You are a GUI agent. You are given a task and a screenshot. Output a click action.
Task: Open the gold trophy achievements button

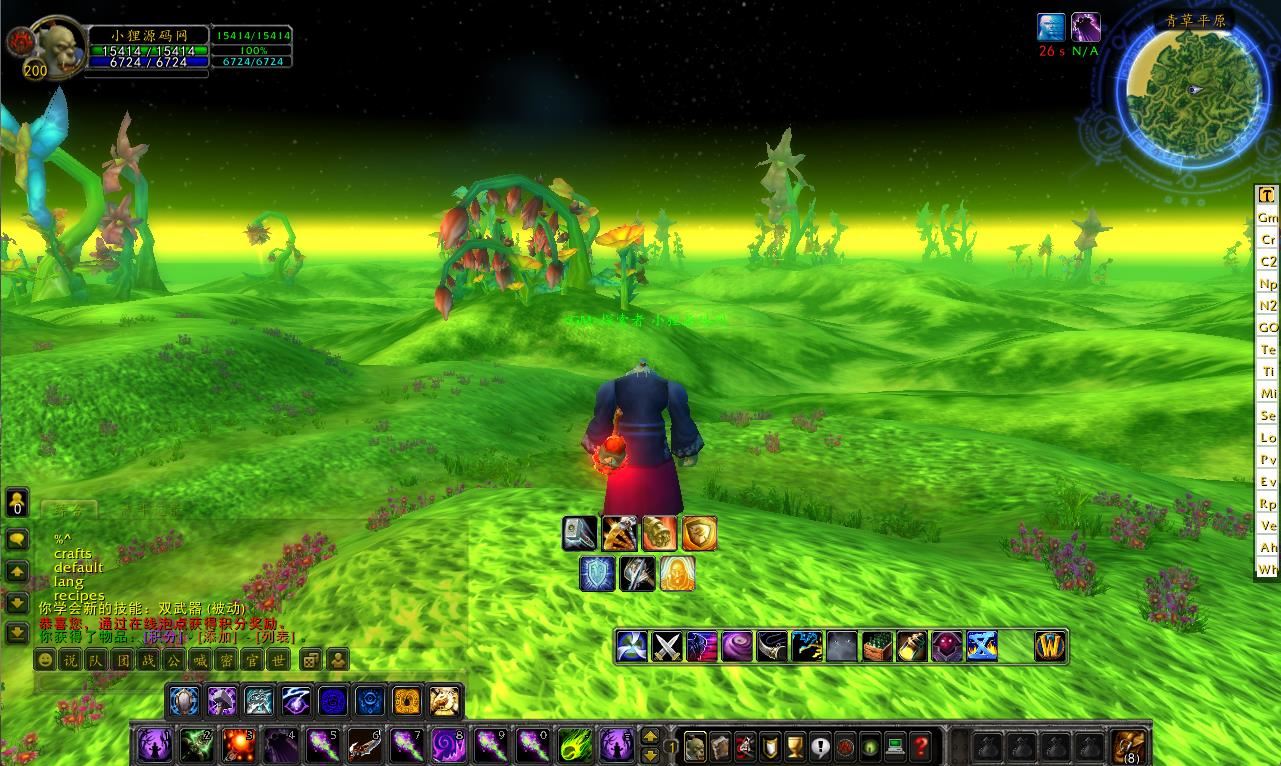point(795,746)
